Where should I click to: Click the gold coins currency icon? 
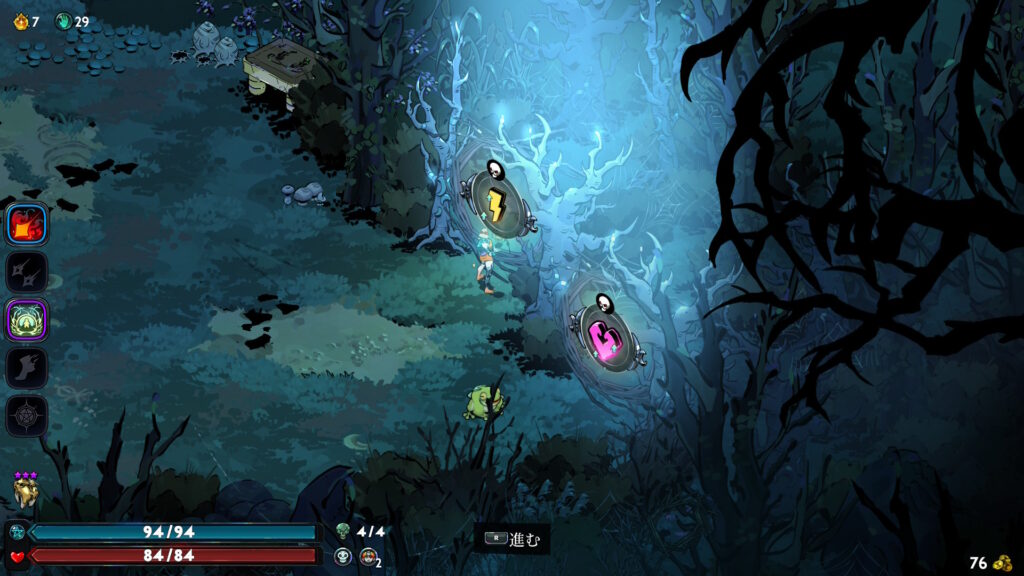point(1003,563)
